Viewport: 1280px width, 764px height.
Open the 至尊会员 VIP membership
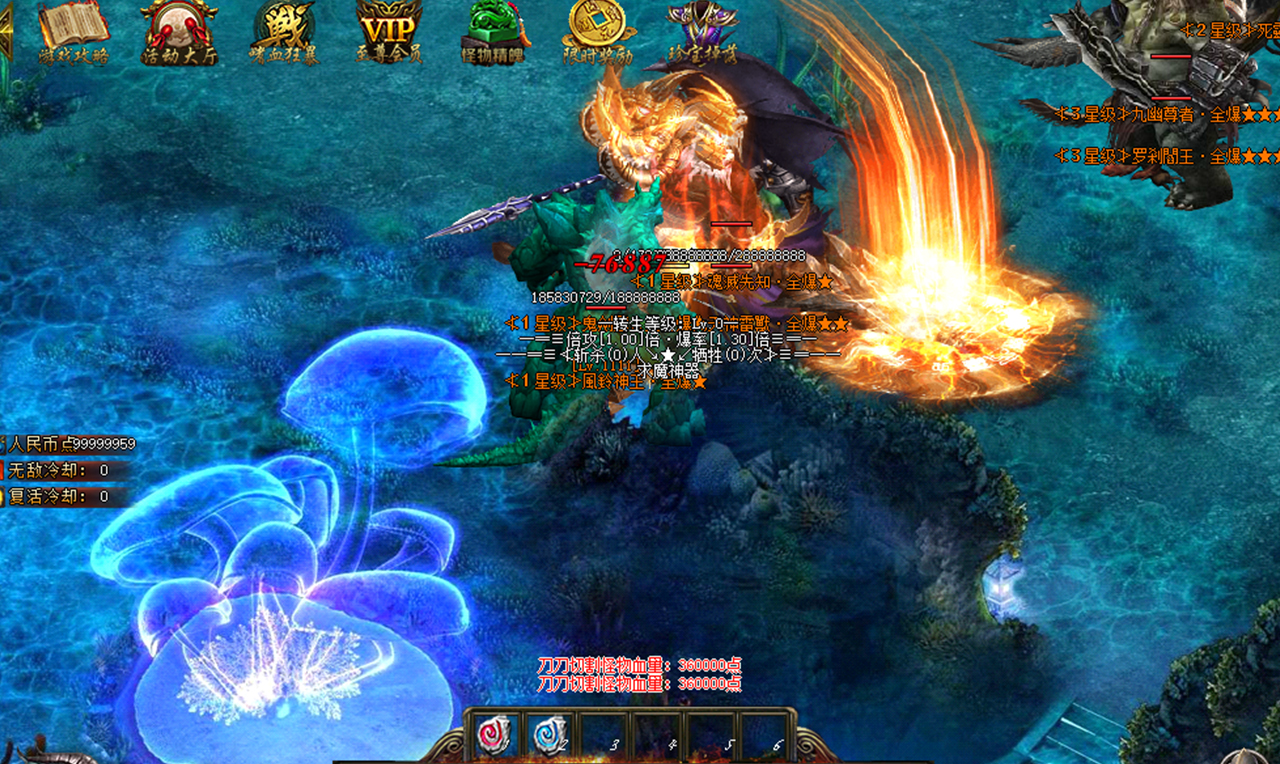coord(388,30)
